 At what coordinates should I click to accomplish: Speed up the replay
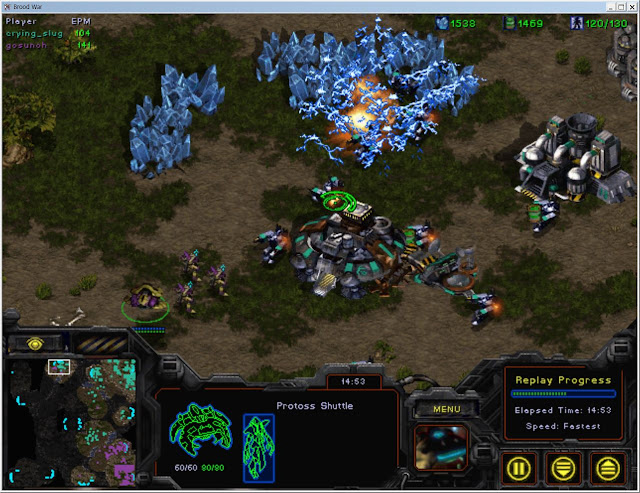tap(605, 466)
